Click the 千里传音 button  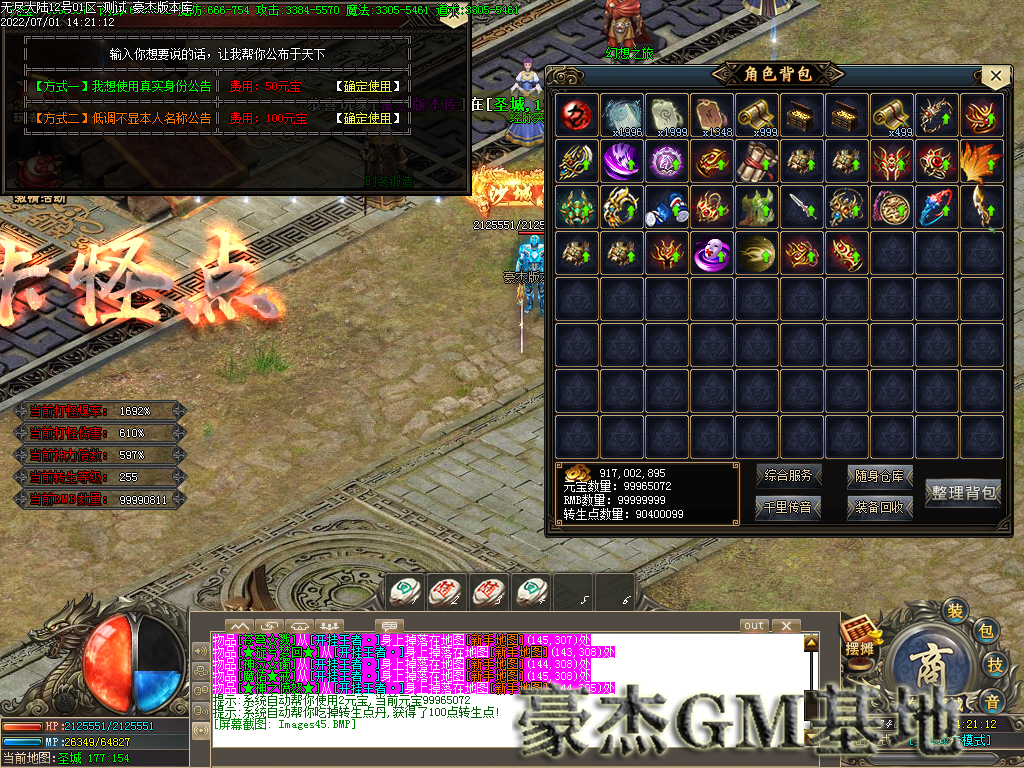pos(788,508)
